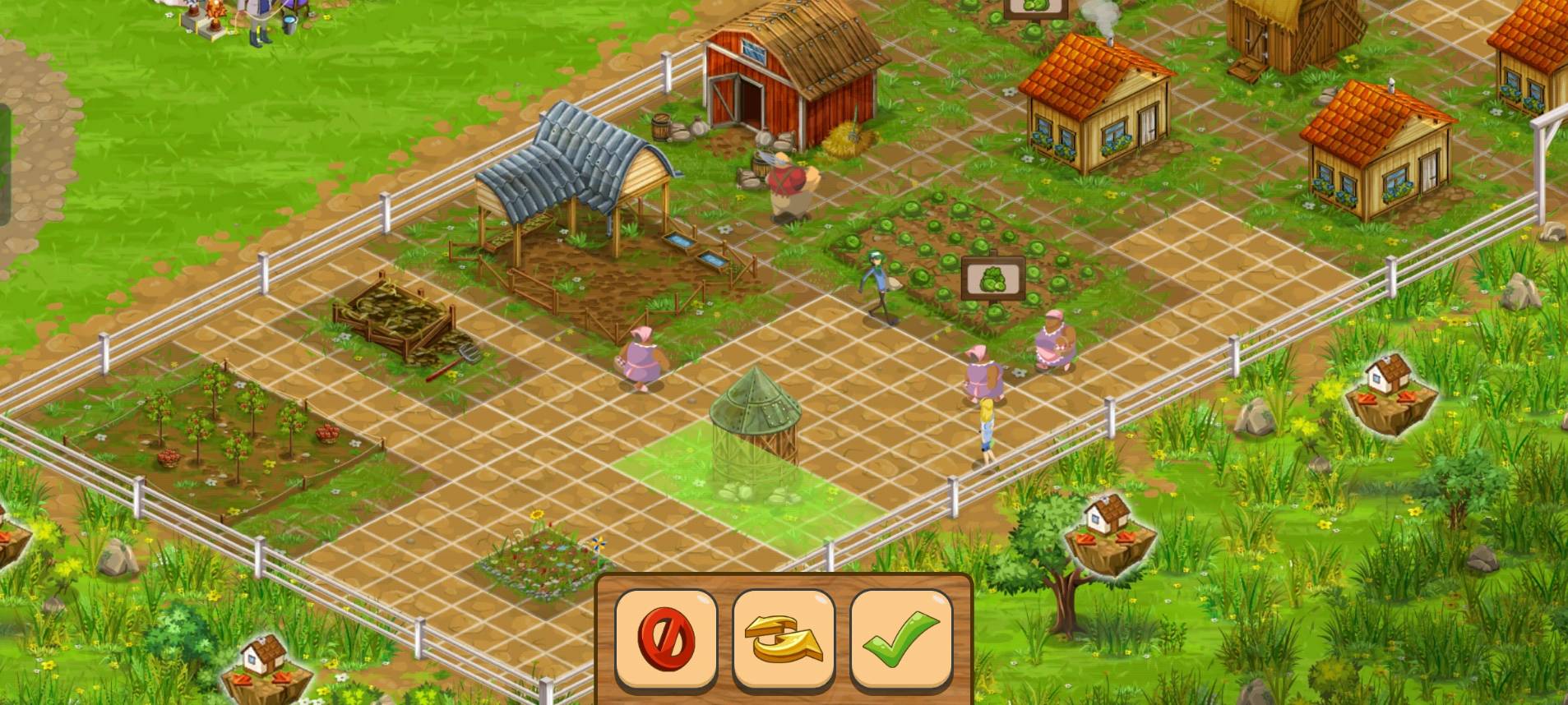The height and width of the screenshot is (705, 1568).
Task: Rotate the building with the golden arrows
Action: [784, 638]
